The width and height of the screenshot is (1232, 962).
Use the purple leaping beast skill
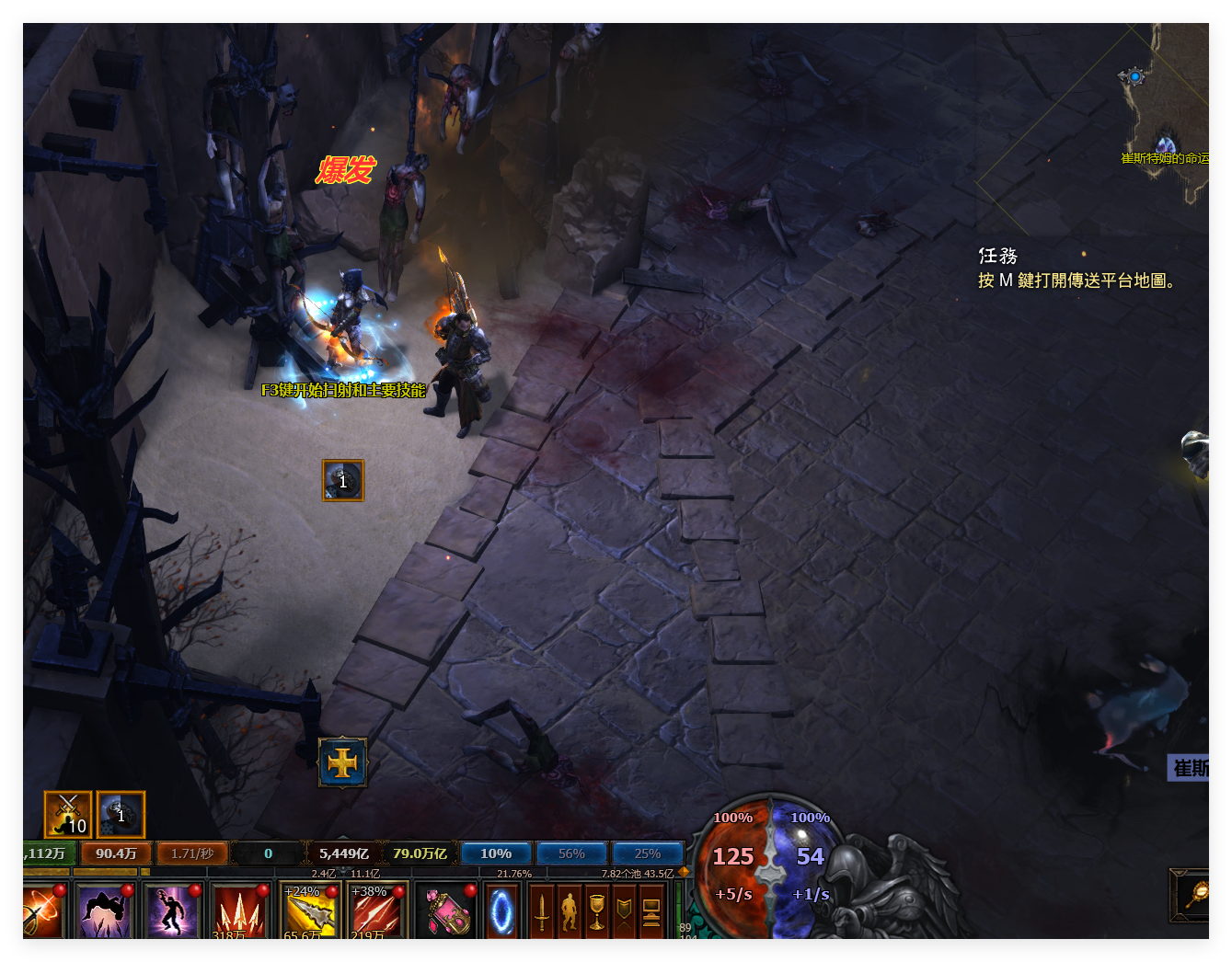coord(104,911)
